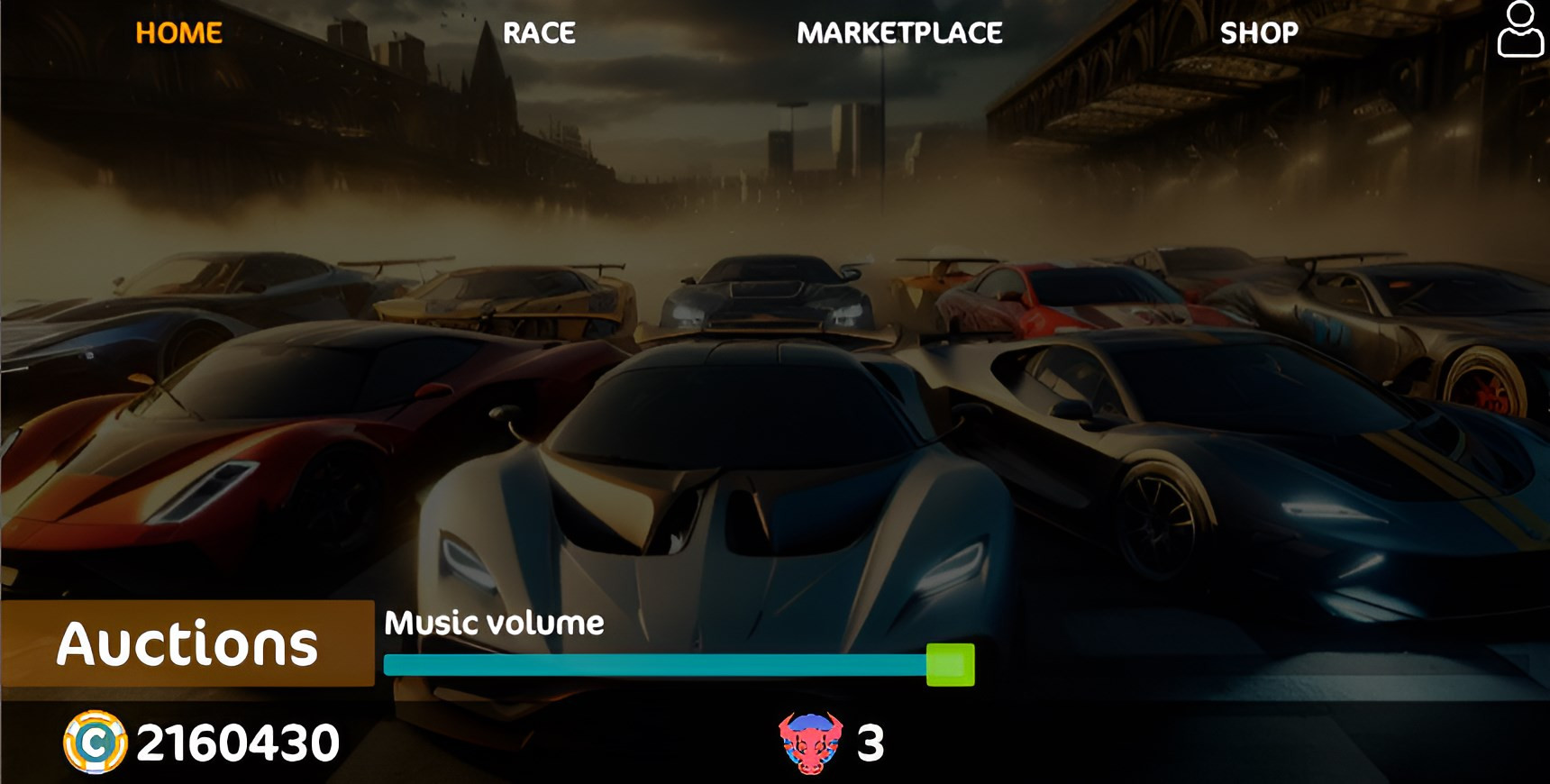
Task: Switch to the HOME tab
Action: tap(178, 33)
